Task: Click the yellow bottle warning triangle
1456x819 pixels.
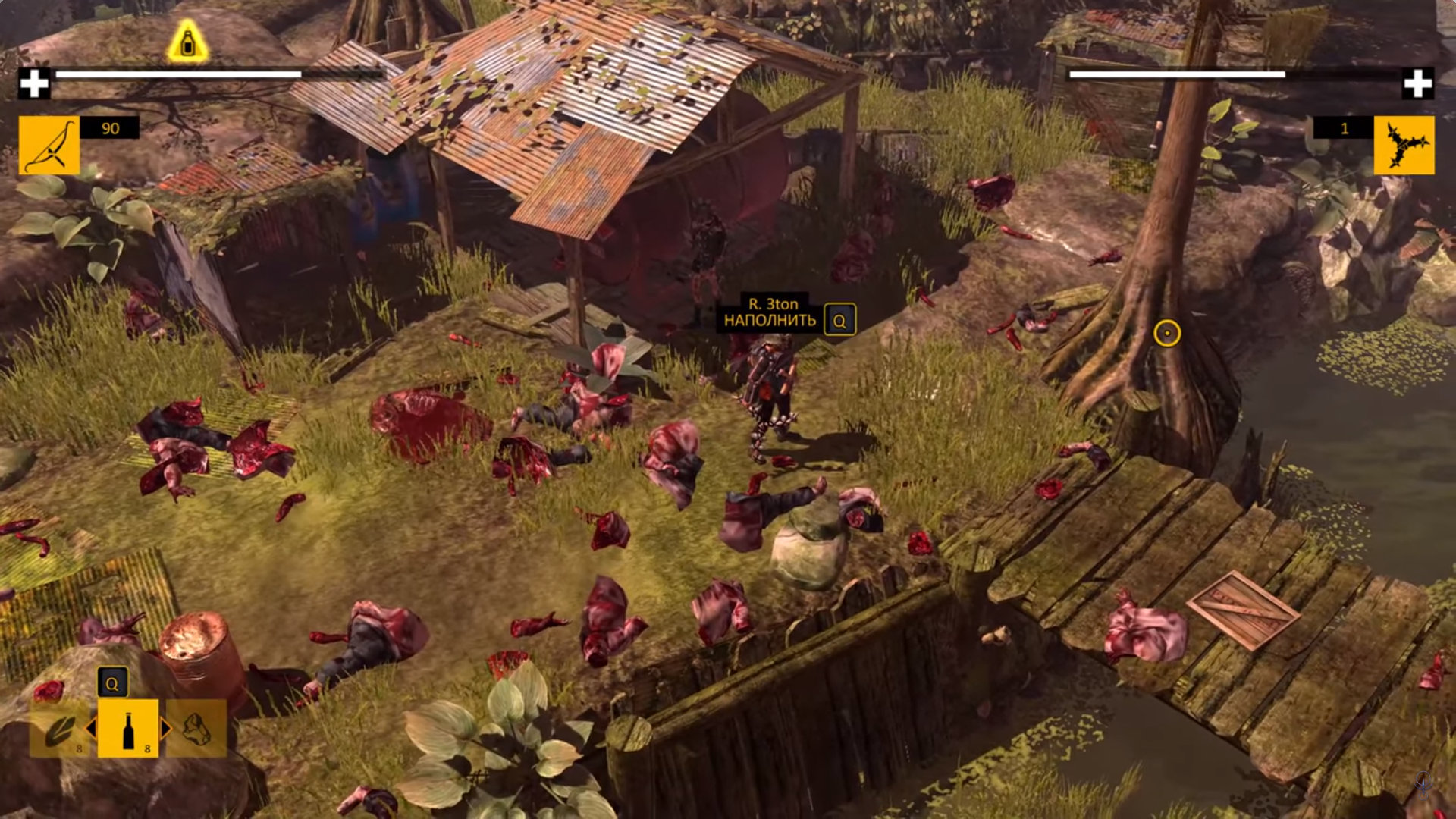Action: click(187, 42)
